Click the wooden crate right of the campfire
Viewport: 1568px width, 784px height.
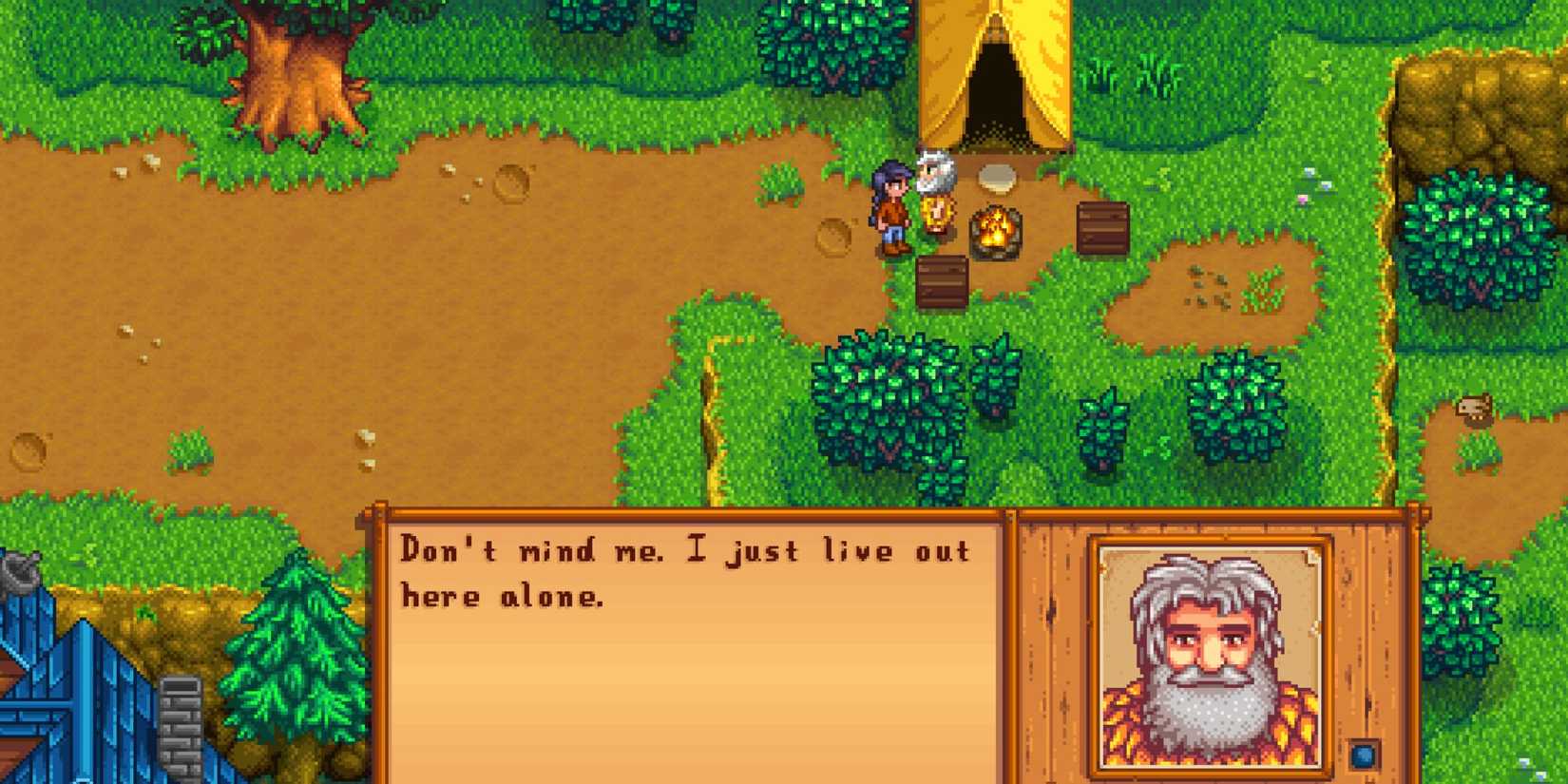coord(1102,226)
